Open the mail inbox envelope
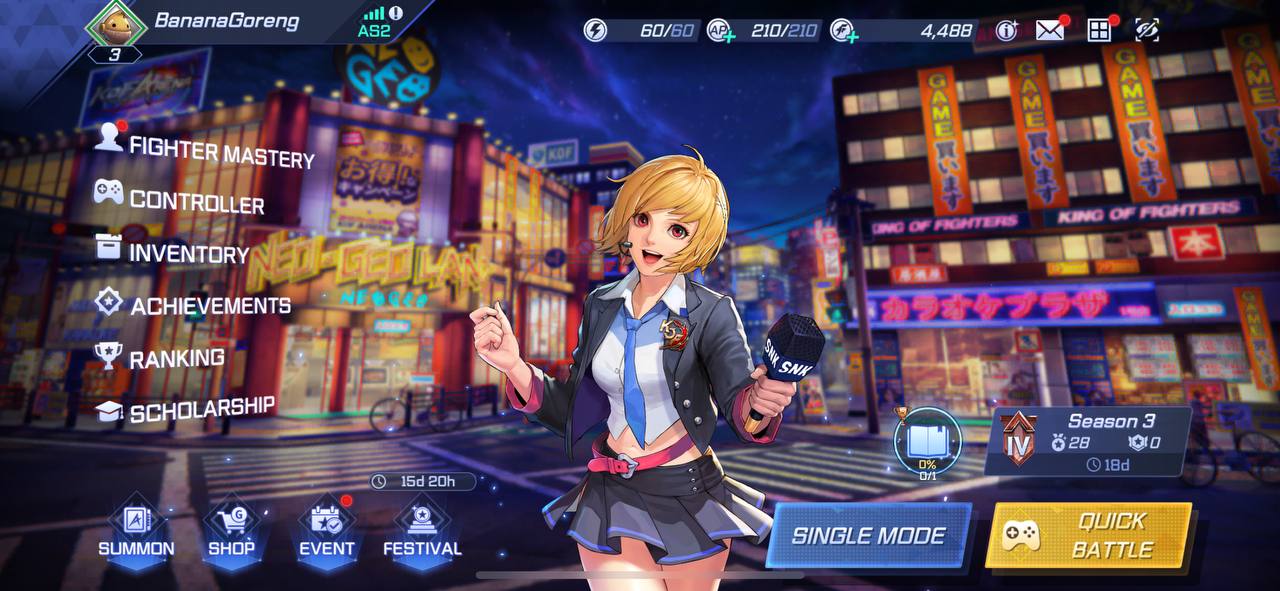The width and height of the screenshot is (1280, 591). click(1049, 30)
